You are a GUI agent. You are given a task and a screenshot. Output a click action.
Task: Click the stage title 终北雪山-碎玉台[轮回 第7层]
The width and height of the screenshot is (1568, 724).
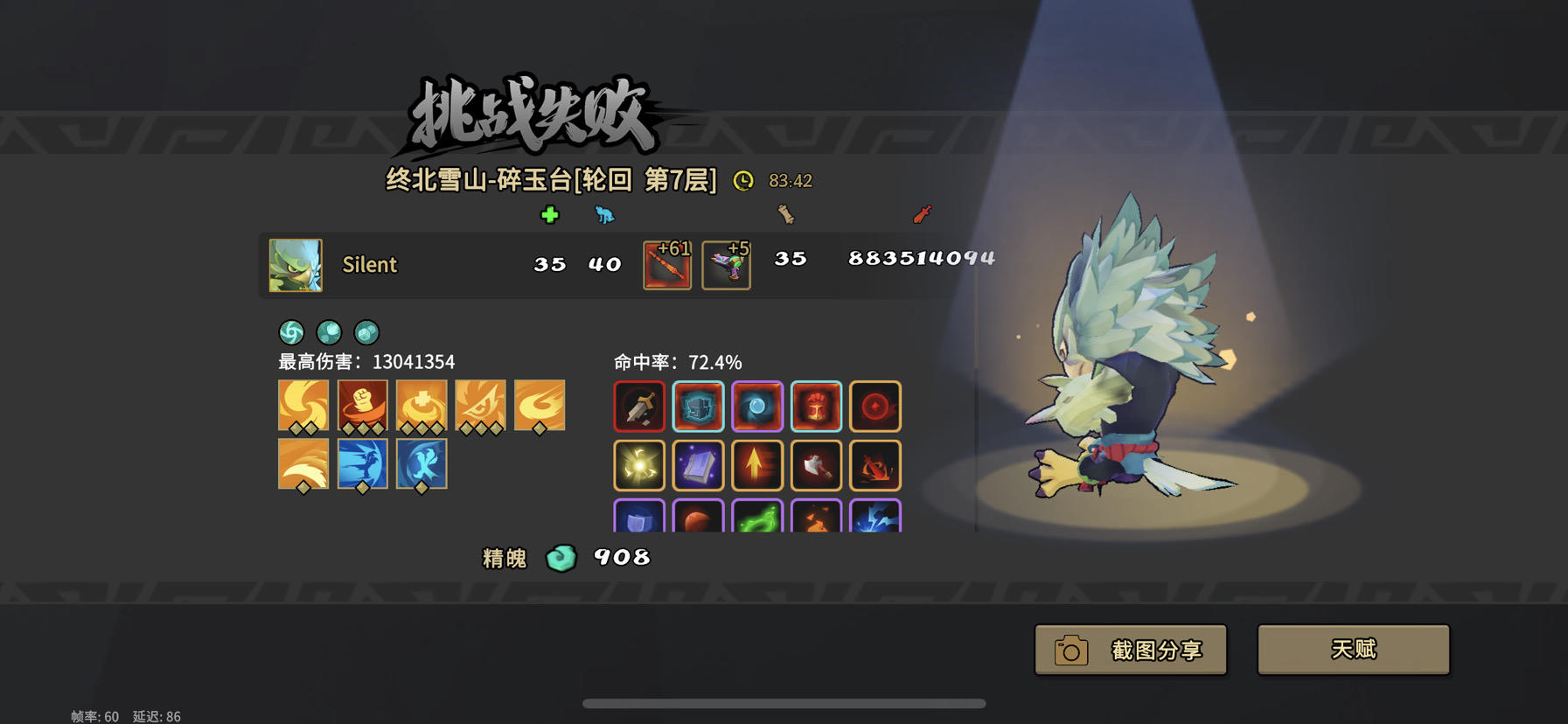tap(551, 180)
